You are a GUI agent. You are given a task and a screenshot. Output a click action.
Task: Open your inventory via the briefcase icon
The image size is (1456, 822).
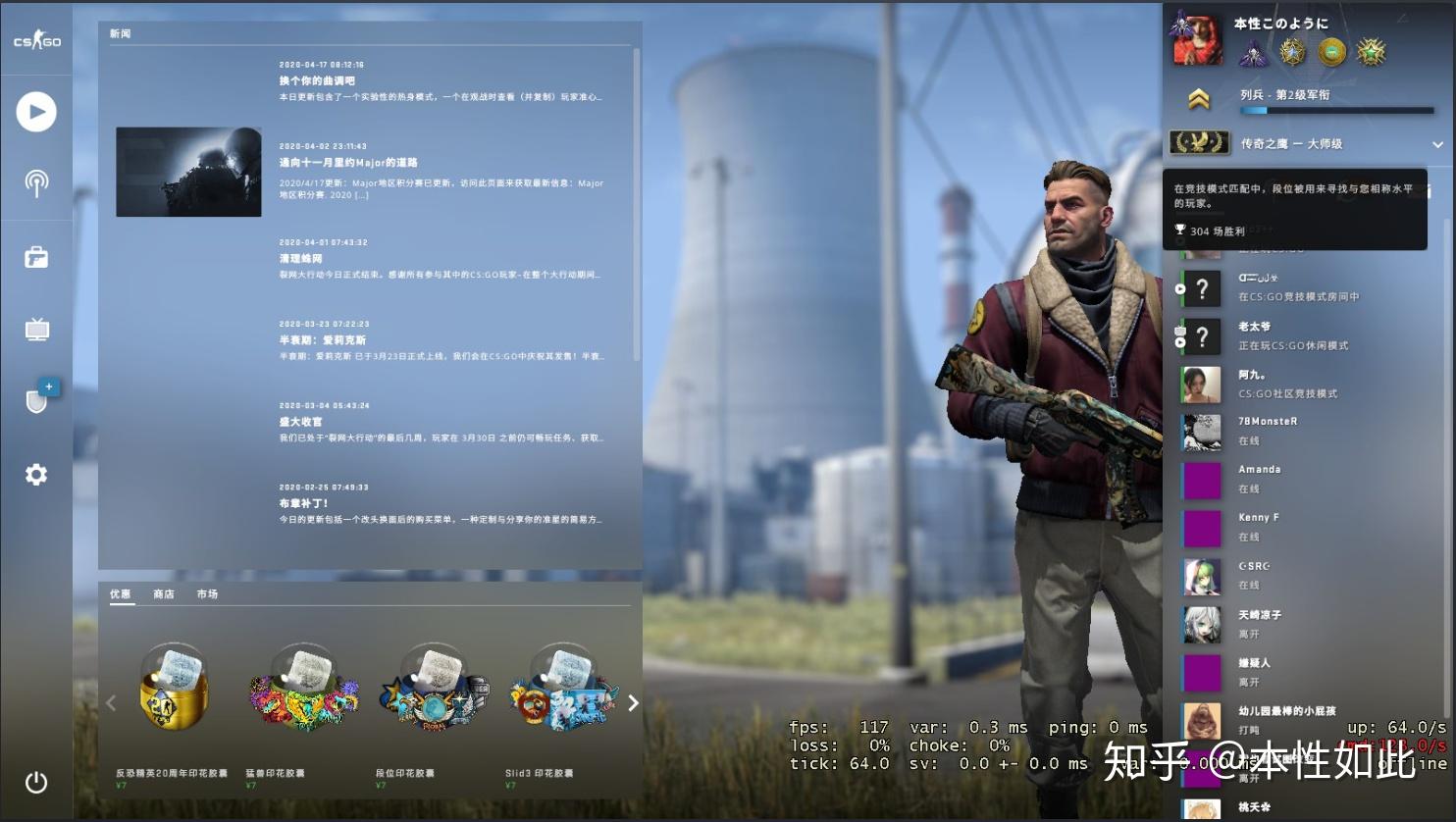pos(36,256)
